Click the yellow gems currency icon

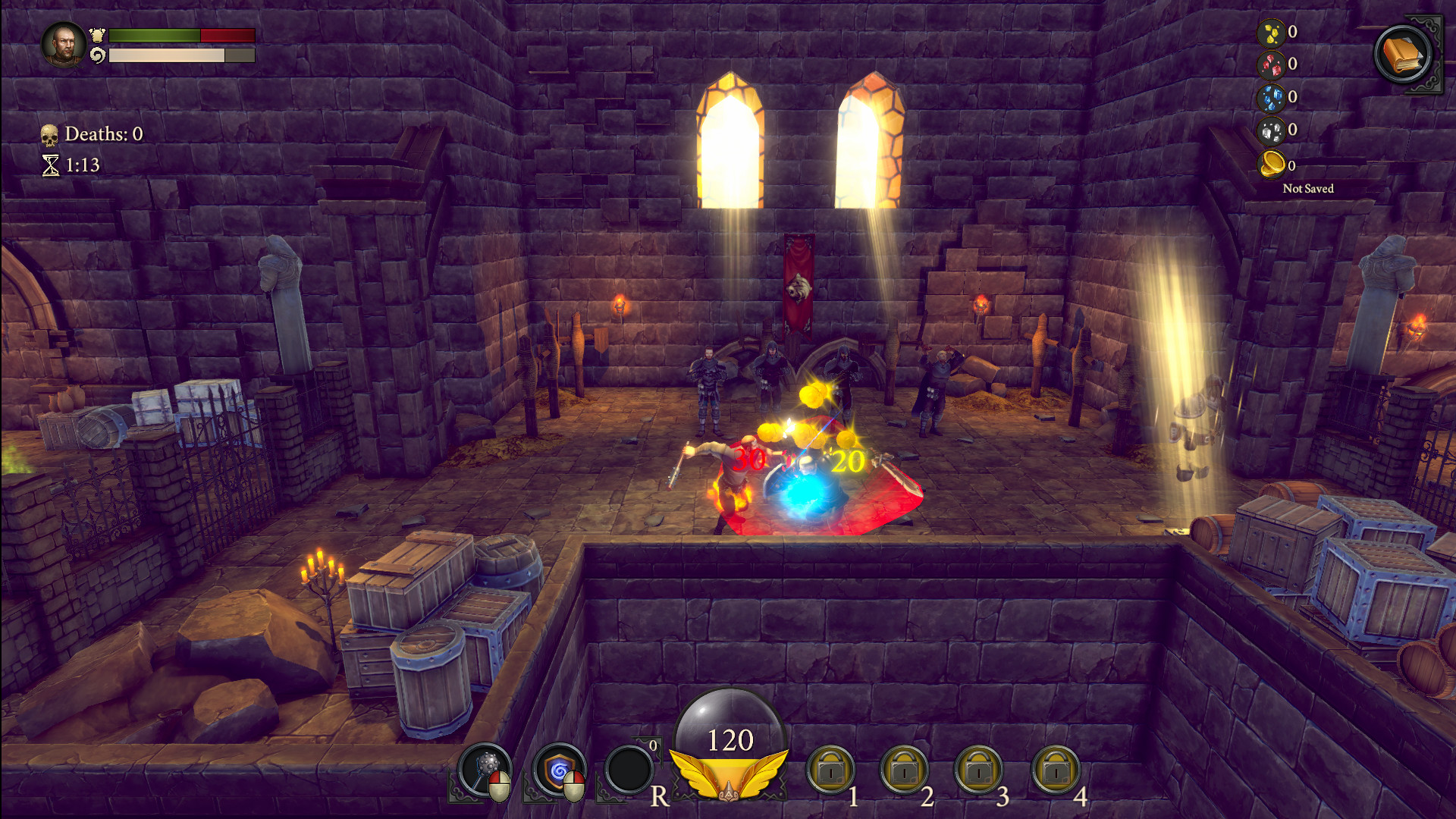[1271, 32]
